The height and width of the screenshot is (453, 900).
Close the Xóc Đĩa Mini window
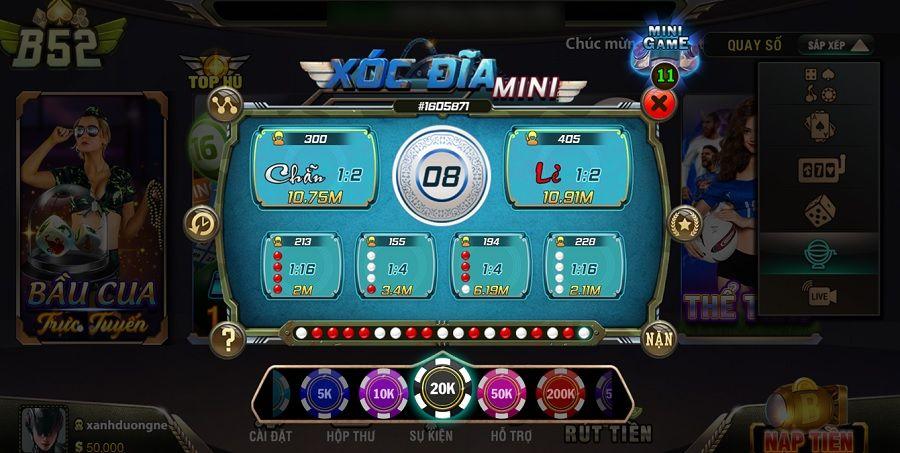pos(658,102)
